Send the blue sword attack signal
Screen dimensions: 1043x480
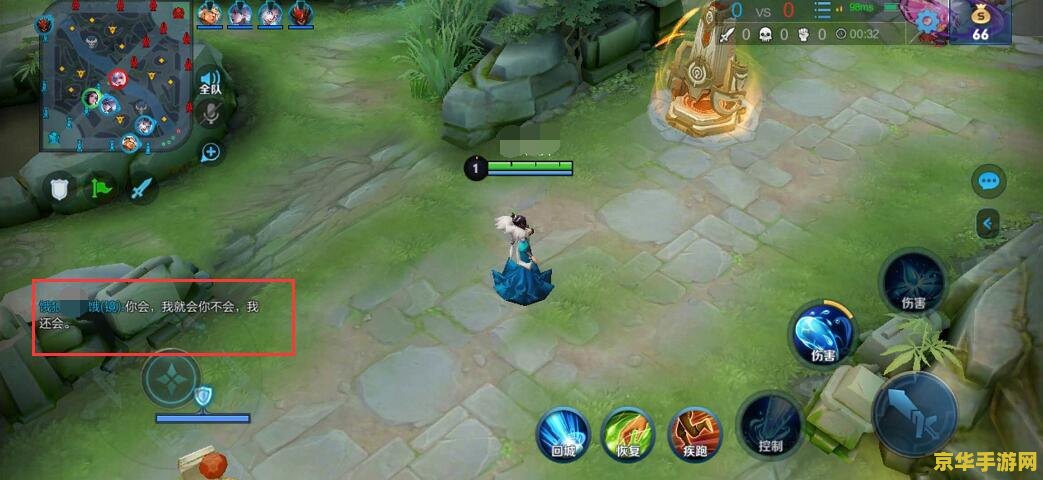coord(143,187)
